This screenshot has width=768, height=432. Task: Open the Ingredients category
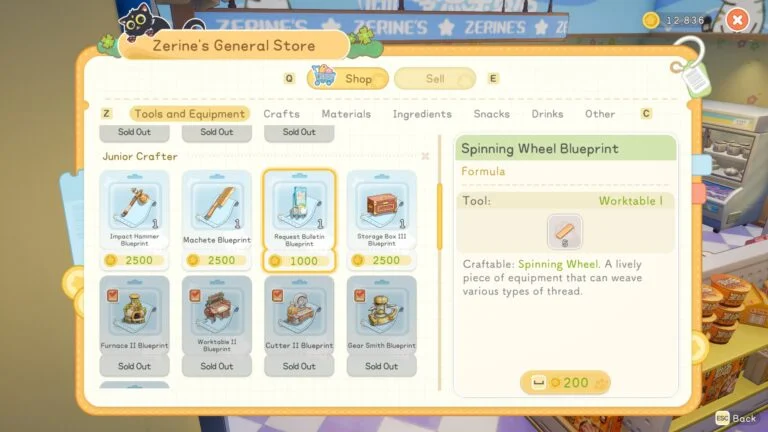point(422,114)
